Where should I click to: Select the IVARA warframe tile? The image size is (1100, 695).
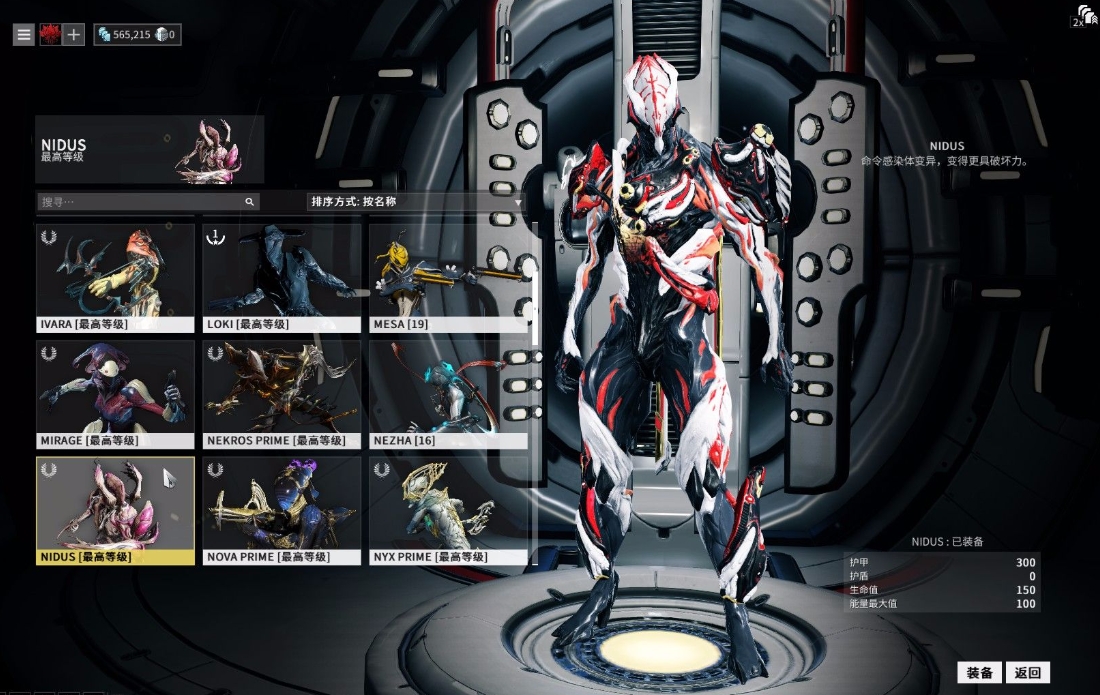(x=115, y=277)
